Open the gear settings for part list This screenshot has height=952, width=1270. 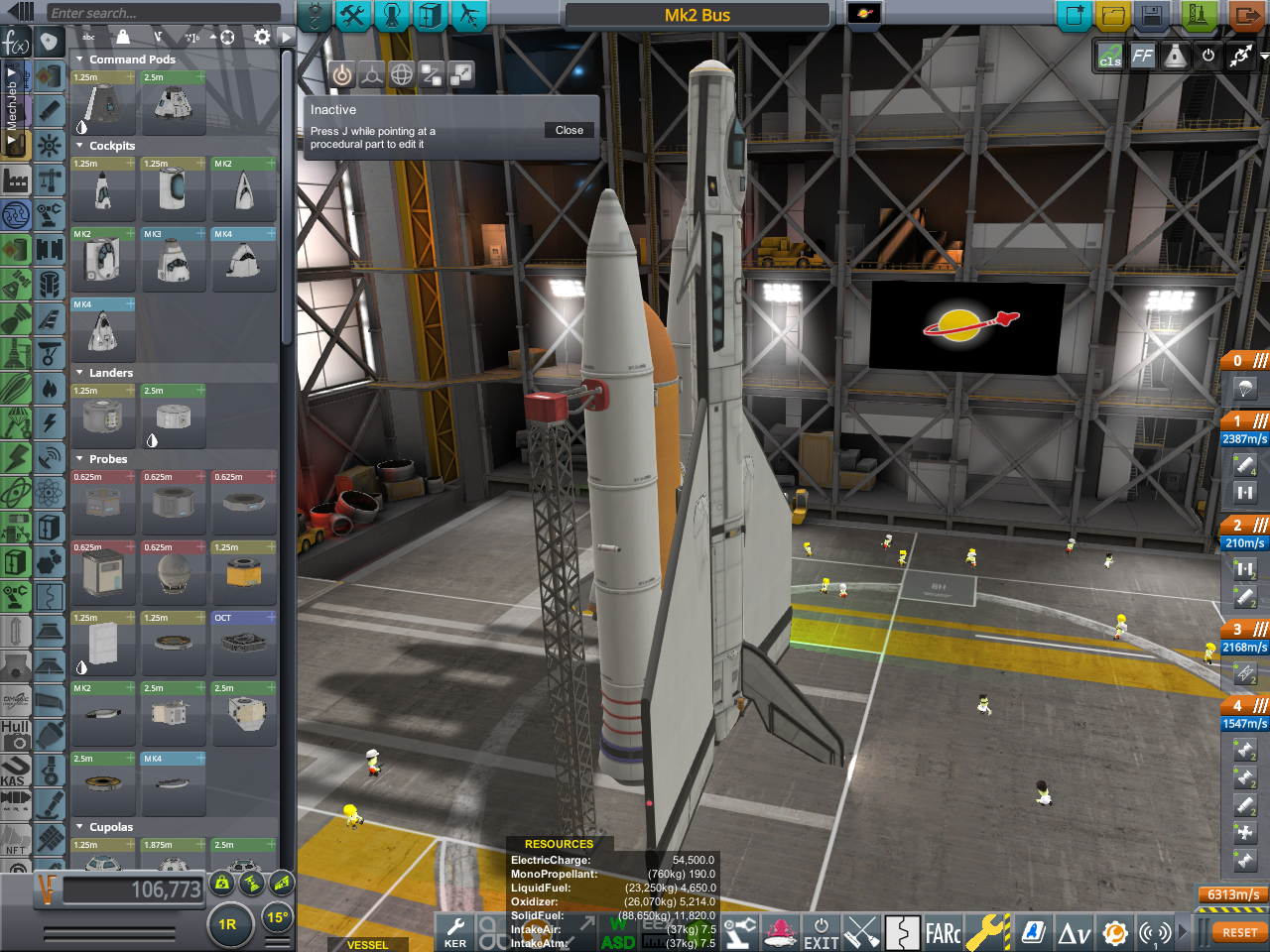pos(262,37)
